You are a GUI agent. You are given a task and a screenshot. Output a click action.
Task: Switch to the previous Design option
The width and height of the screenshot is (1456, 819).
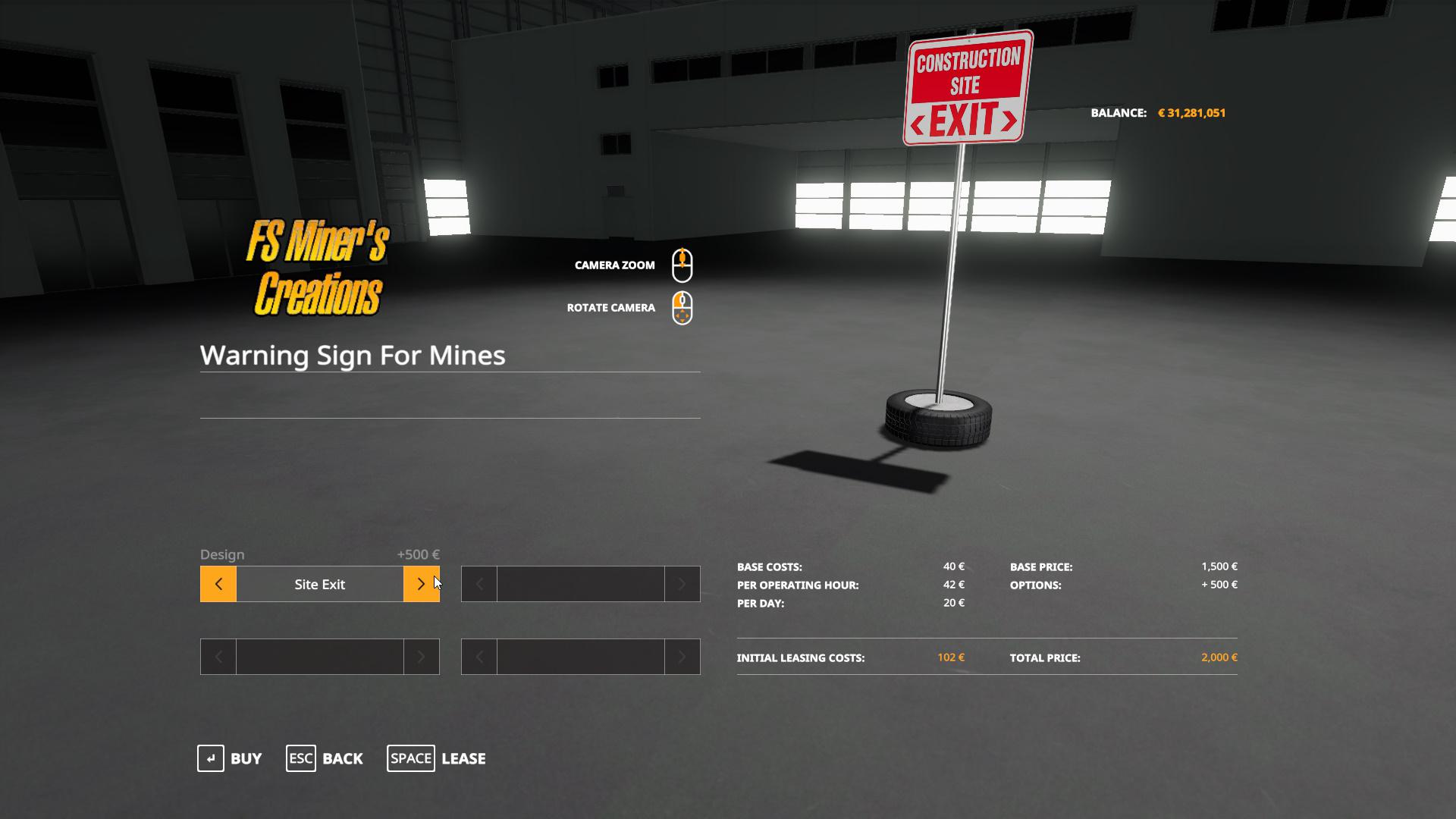click(x=218, y=584)
